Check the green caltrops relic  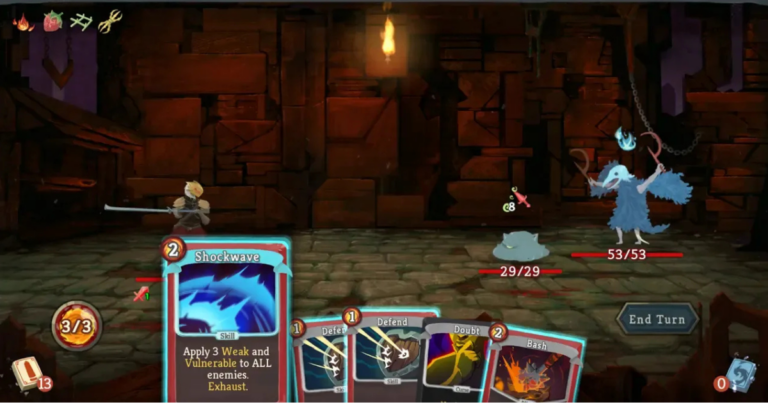coord(81,20)
